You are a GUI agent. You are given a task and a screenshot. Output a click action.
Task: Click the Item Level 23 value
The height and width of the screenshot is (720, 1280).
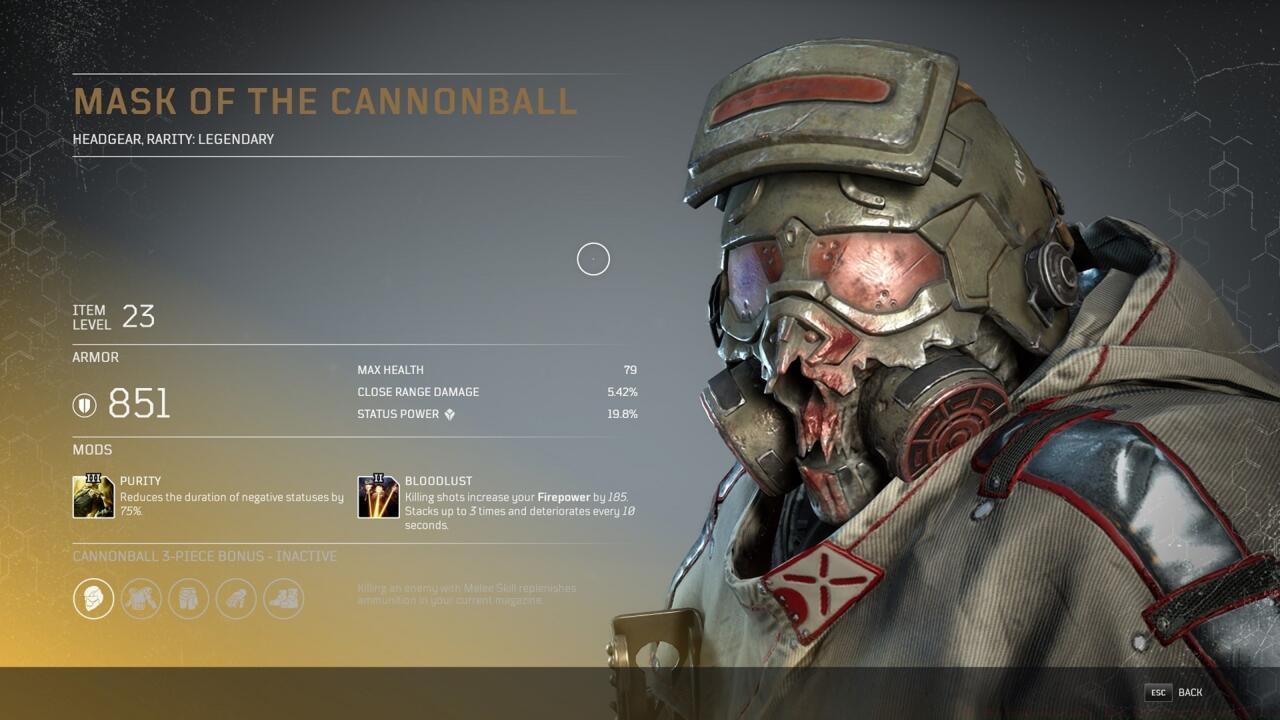(x=139, y=313)
